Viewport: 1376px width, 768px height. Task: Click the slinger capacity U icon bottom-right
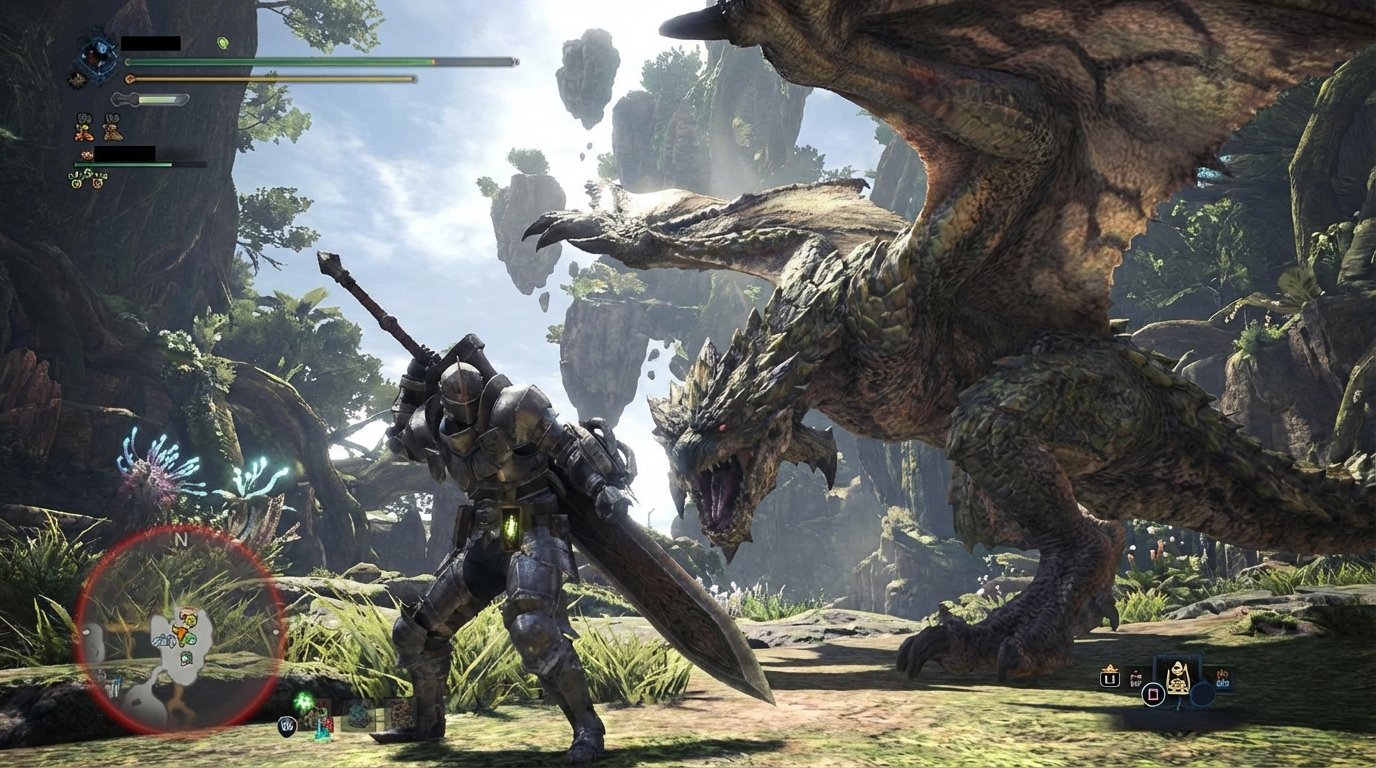tap(1110, 677)
